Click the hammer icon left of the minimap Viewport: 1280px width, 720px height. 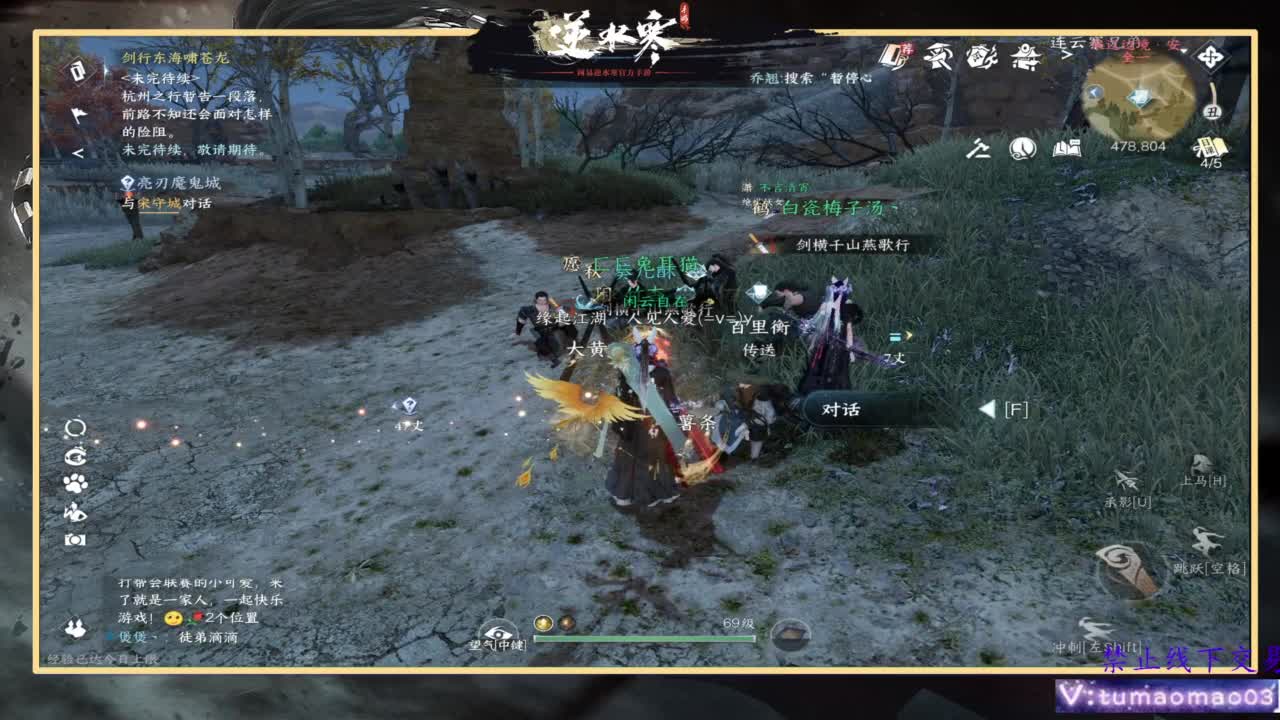pyautogui.click(x=977, y=150)
